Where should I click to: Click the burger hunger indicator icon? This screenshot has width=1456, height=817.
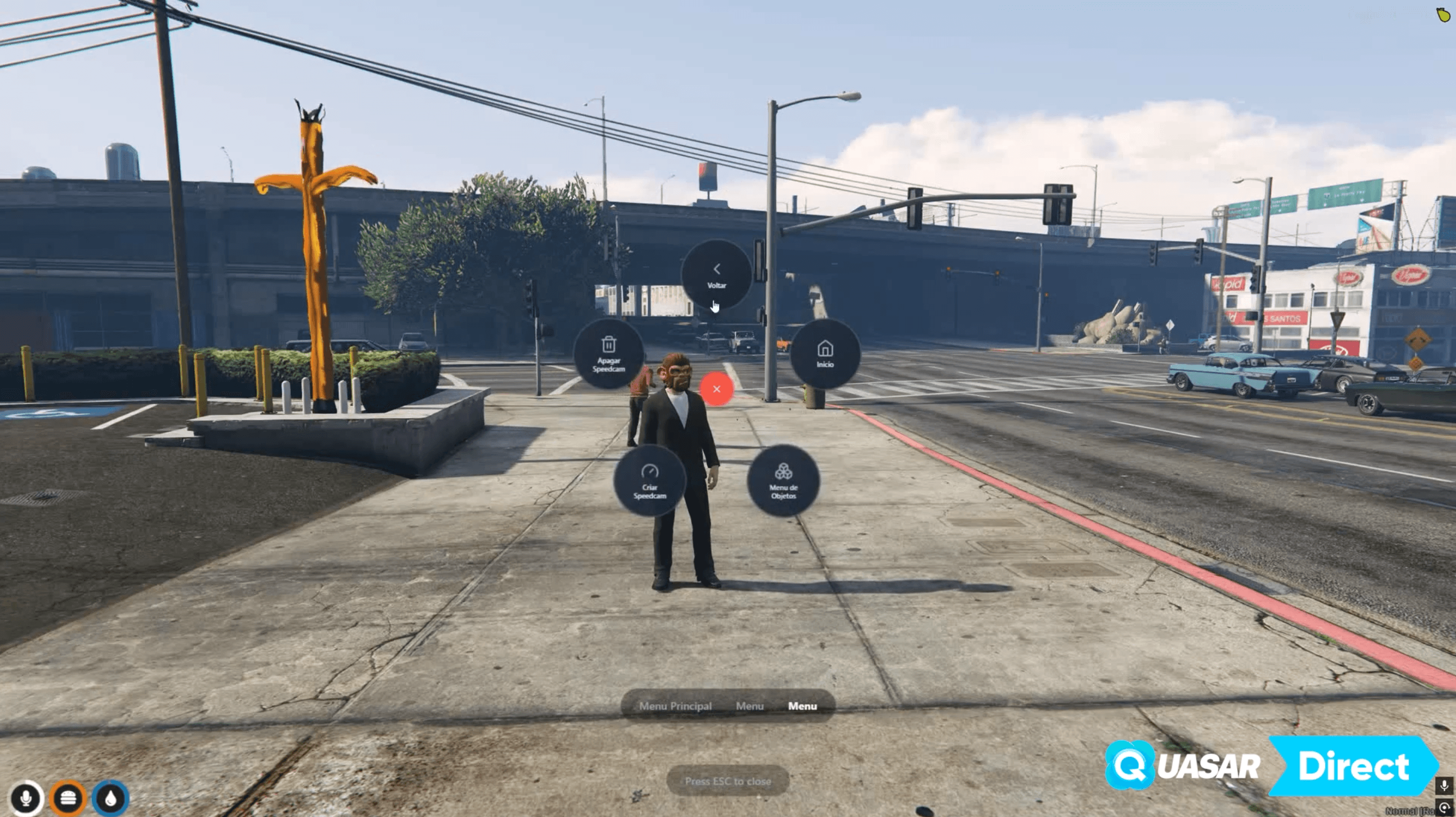68,798
